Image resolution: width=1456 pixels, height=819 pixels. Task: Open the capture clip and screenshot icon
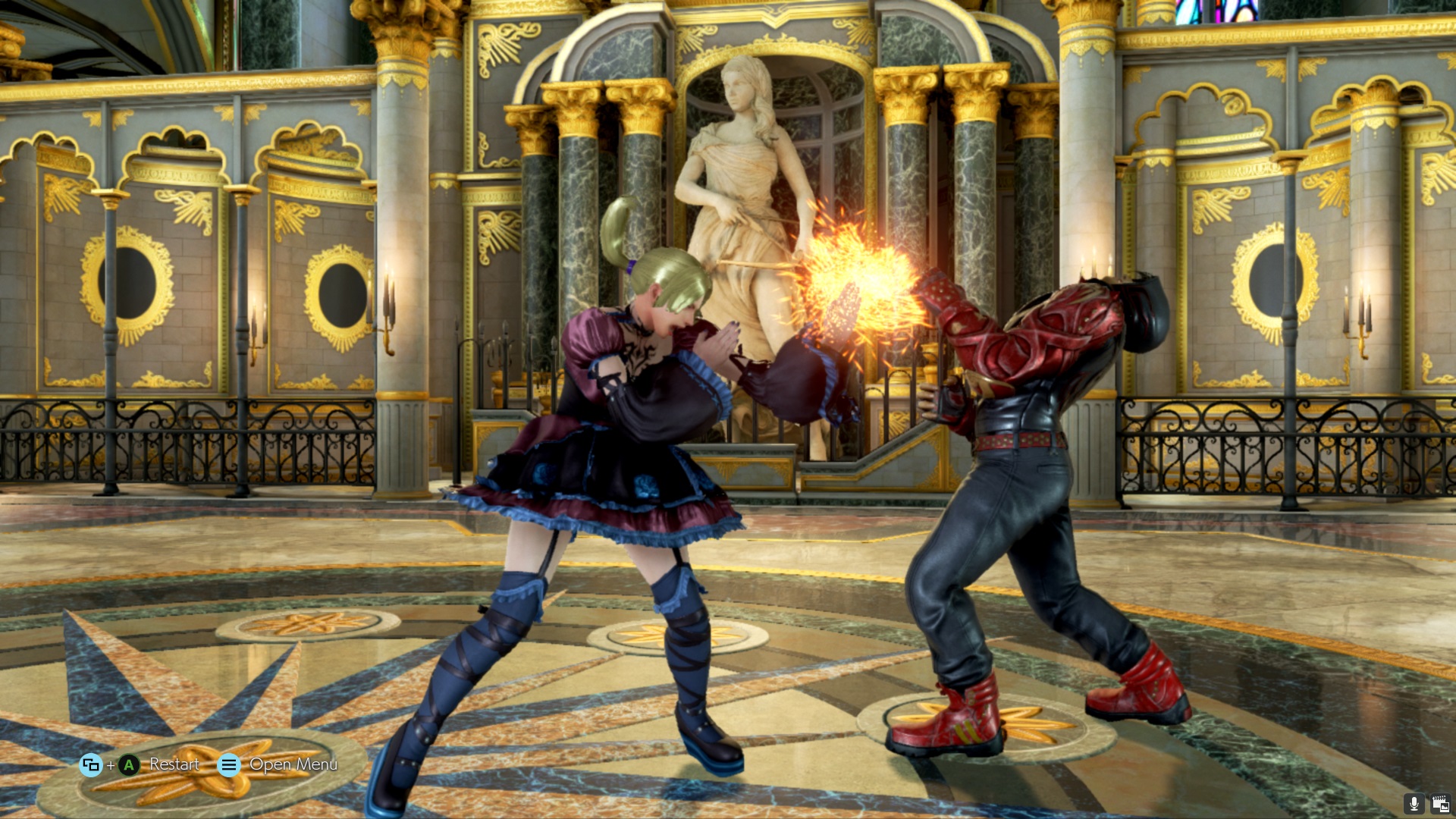(x=1439, y=804)
